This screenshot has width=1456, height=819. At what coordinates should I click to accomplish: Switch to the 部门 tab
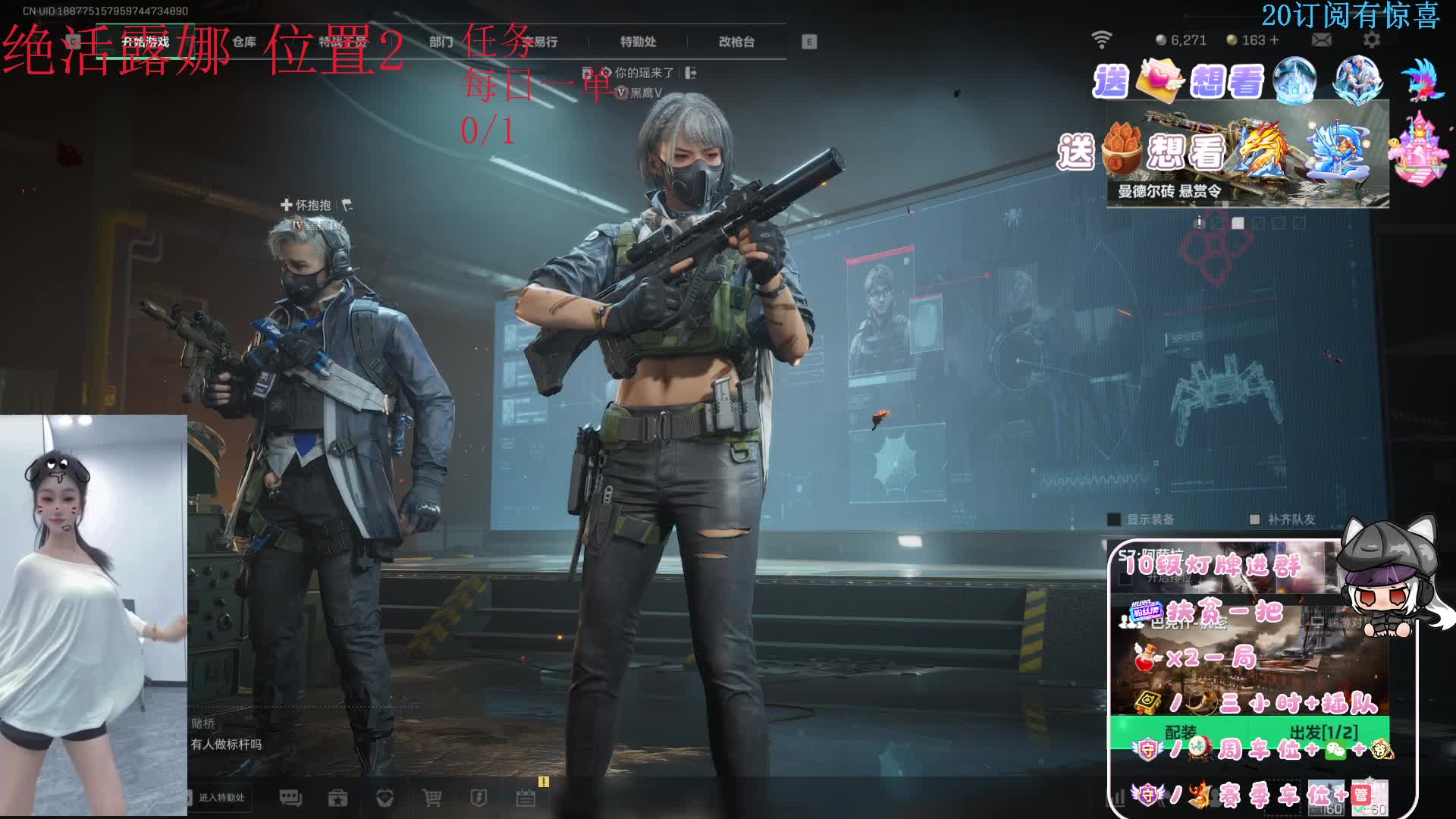tap(441, 42)
